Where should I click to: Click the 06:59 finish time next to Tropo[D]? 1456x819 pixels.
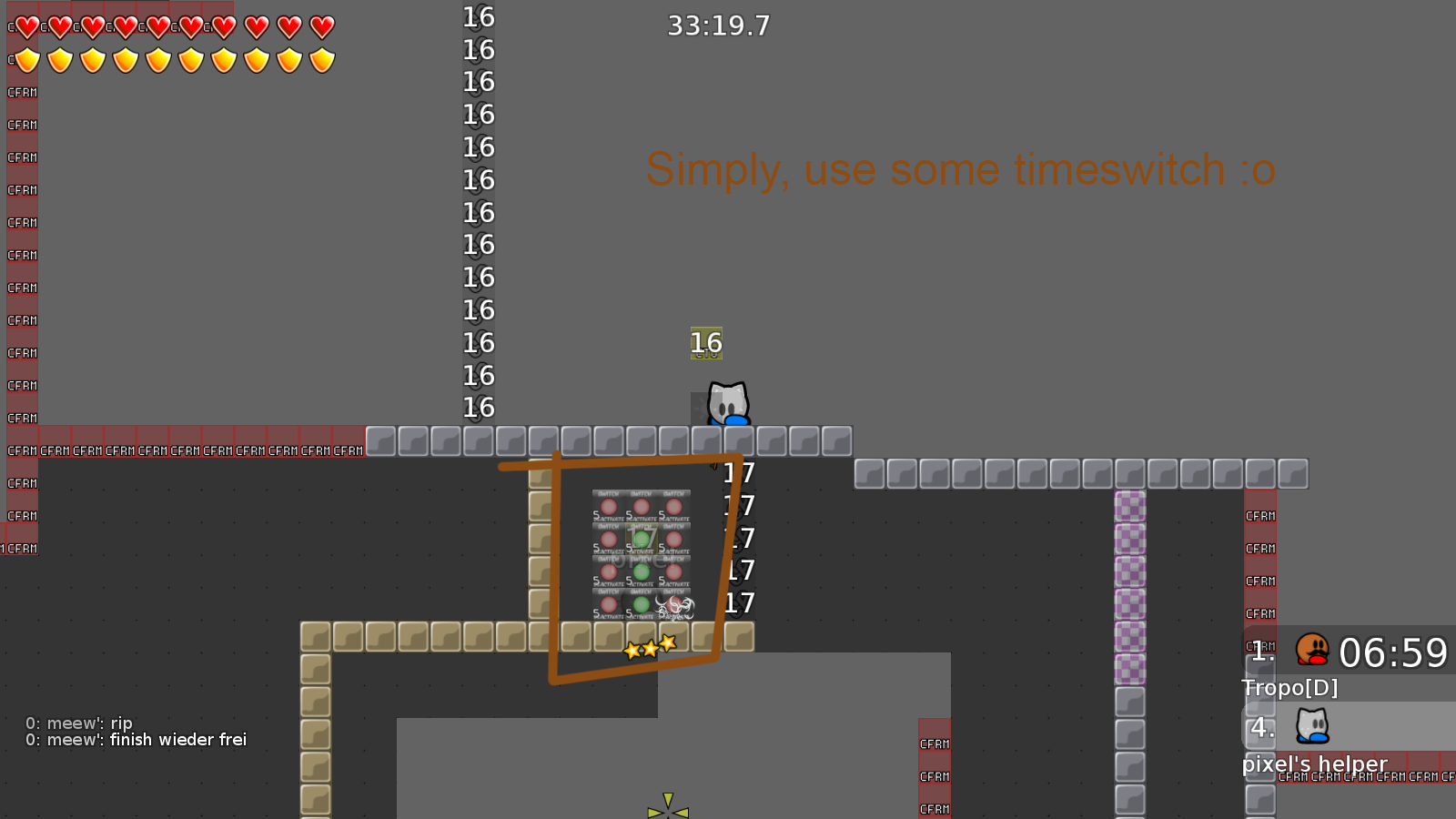(x=1395, y=653)
